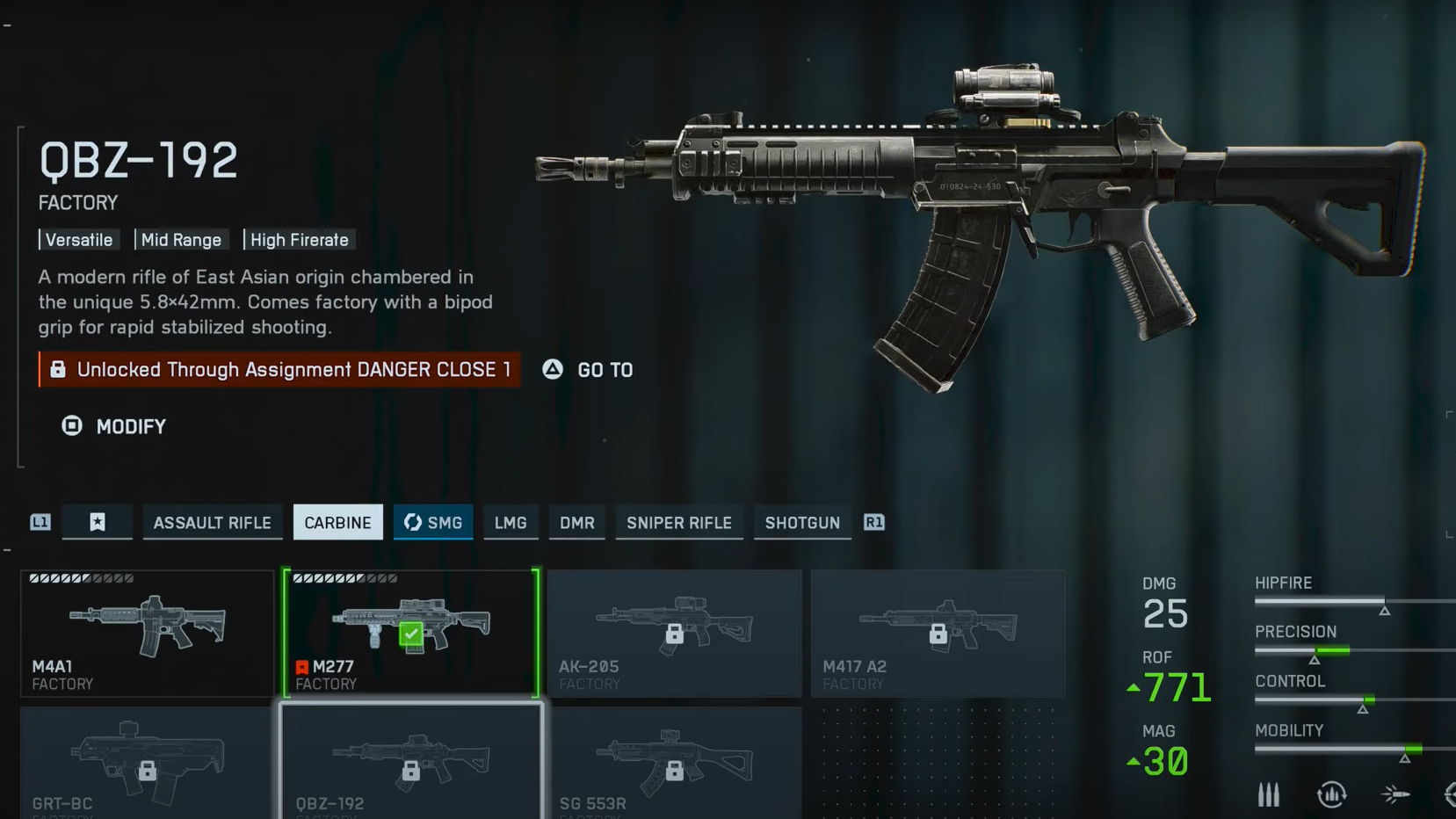Click the Danger Close 1 unlock banner
1456x819 pixels.
coord(279,370)
